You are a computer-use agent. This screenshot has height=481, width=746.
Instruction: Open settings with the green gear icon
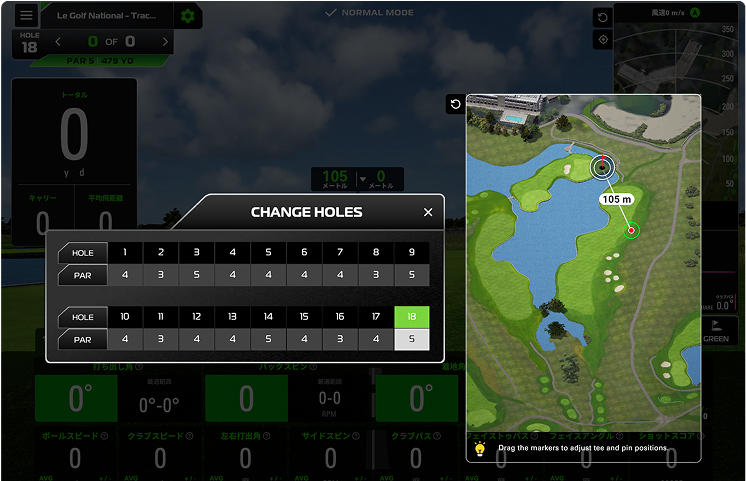(x=186, y=16)
